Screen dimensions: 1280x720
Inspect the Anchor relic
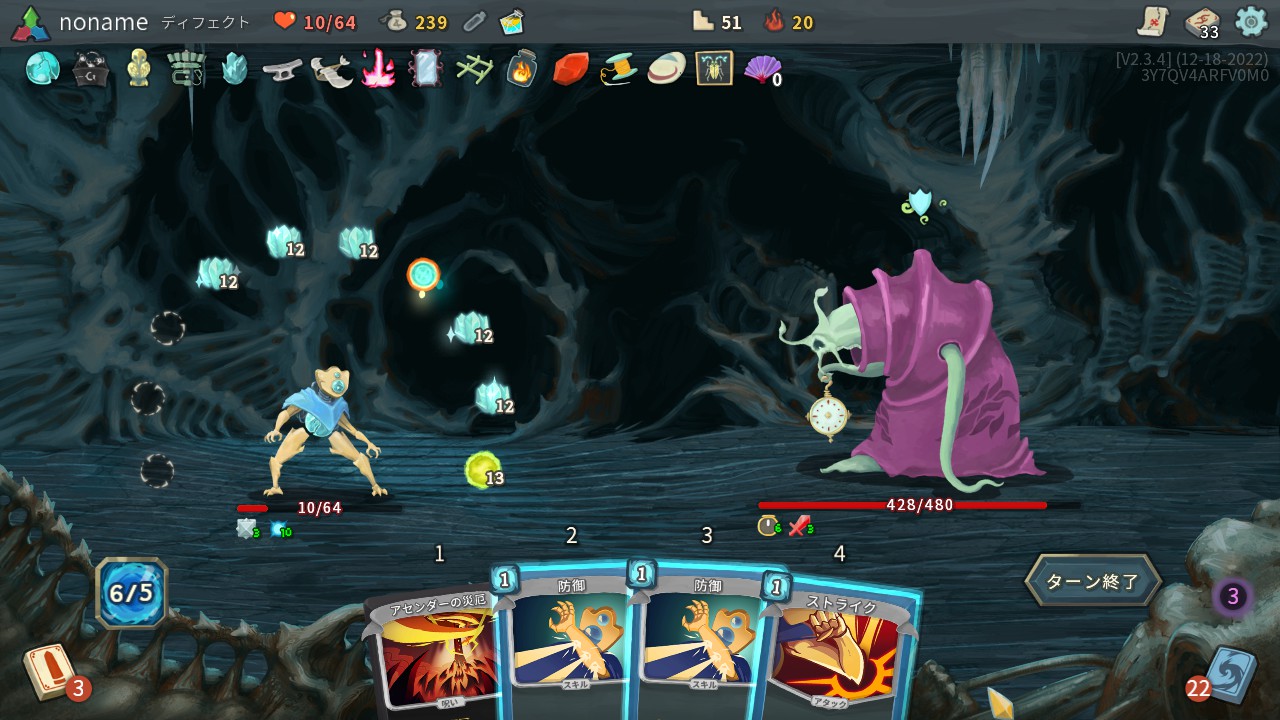[282, 68]
